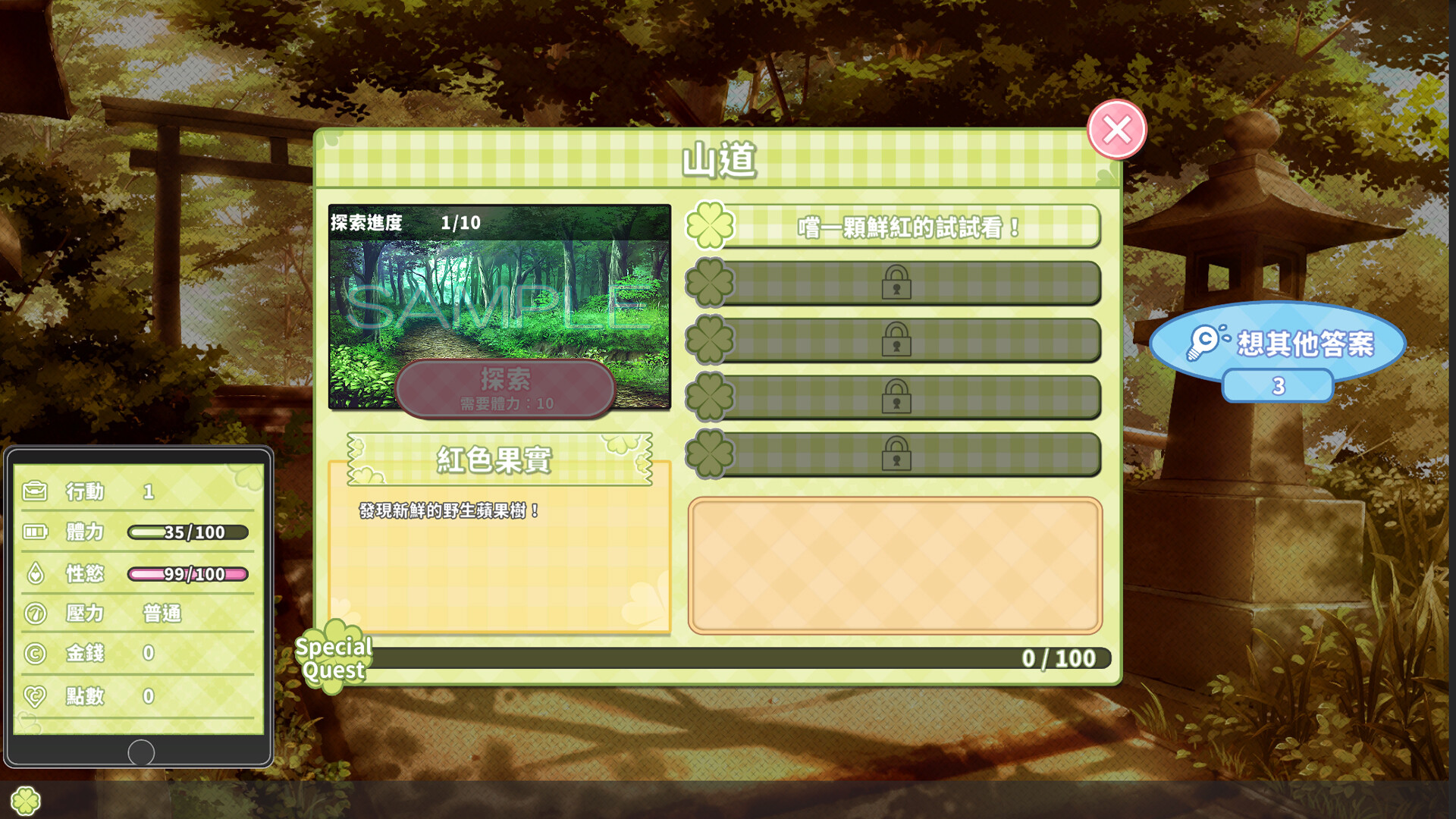Click the battery icon next to 體力
1456x819 pixels.
pos(36,532)
